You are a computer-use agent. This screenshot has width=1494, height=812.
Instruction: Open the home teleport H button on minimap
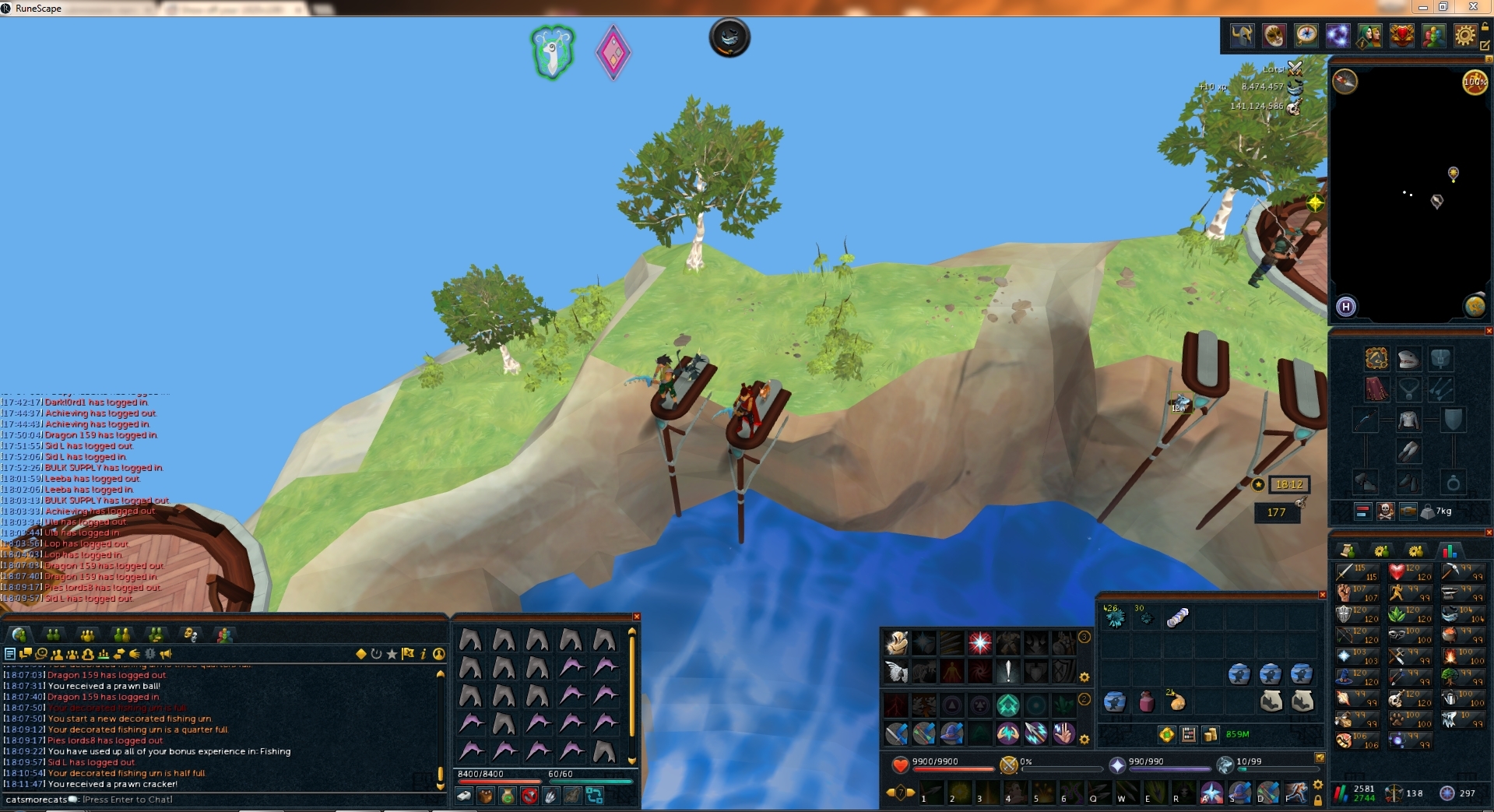coord(1346,307)
